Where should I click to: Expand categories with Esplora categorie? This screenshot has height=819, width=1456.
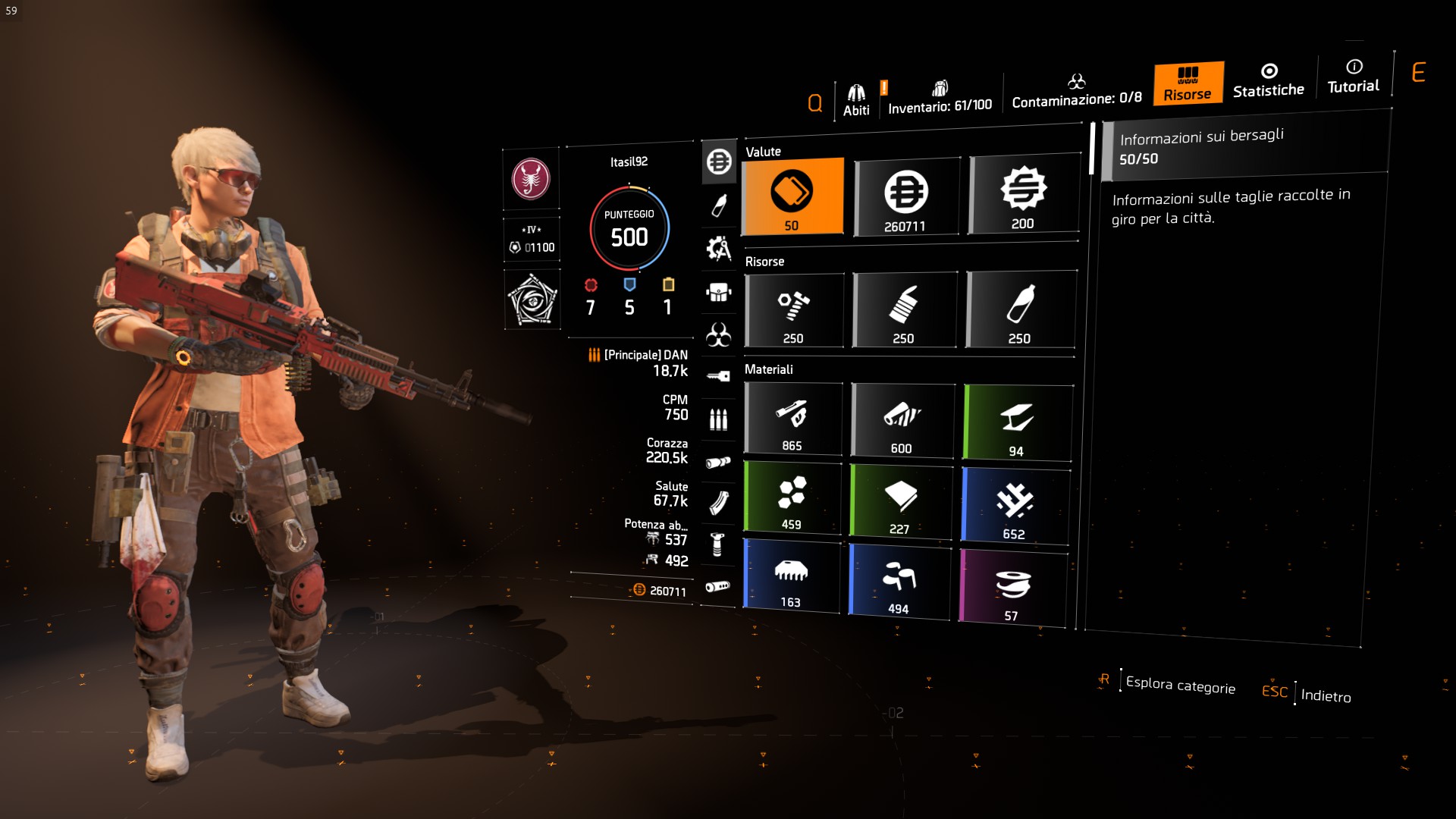pos(1181,685)
